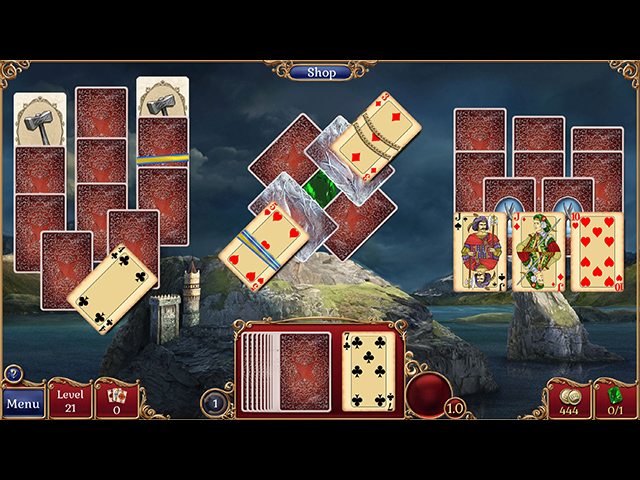
Task: Click the question mark help icon
Action: point(13,373)
